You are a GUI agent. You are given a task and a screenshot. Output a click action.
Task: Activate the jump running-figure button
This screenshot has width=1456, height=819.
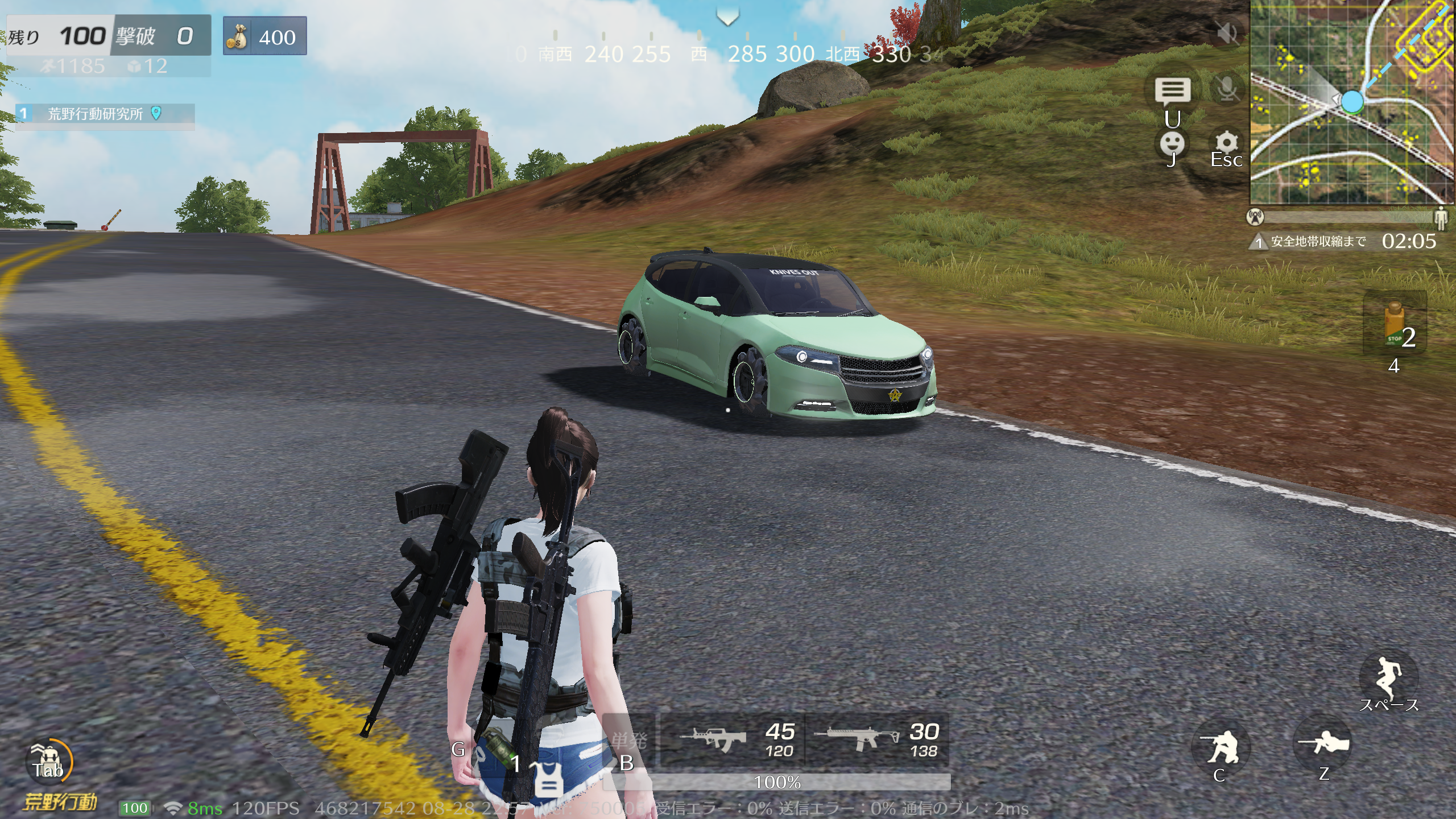point(1388,680)
